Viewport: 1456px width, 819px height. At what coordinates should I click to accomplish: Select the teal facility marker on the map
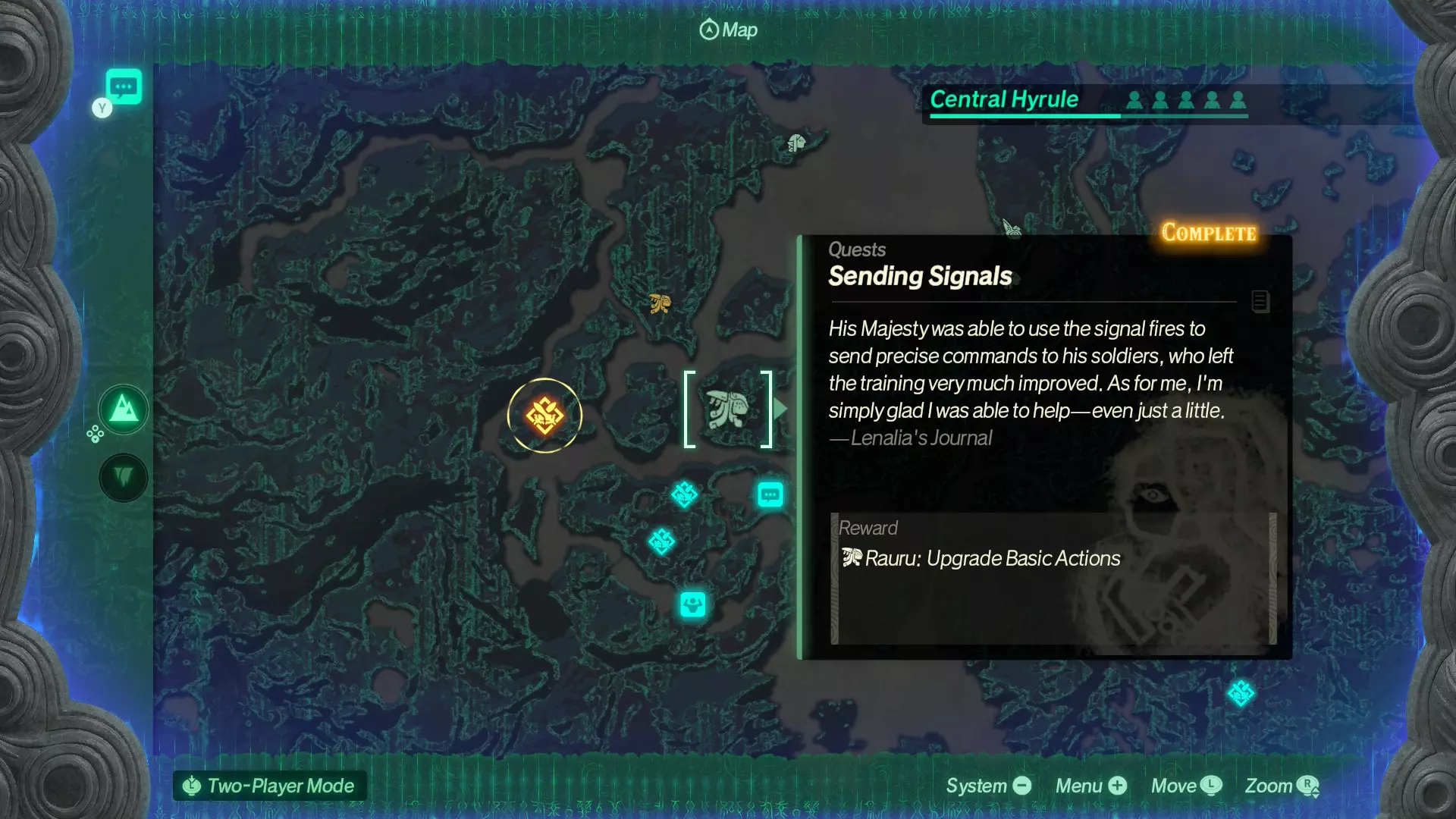tap(692, 605)
